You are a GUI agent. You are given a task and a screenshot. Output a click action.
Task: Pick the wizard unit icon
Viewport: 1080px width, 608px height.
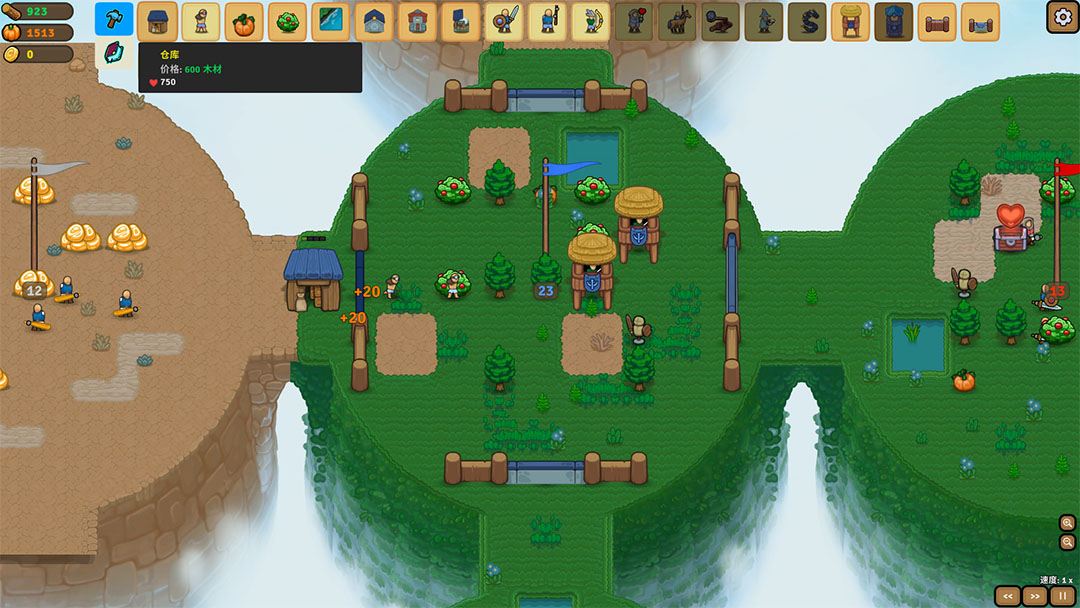click(764, 21)
